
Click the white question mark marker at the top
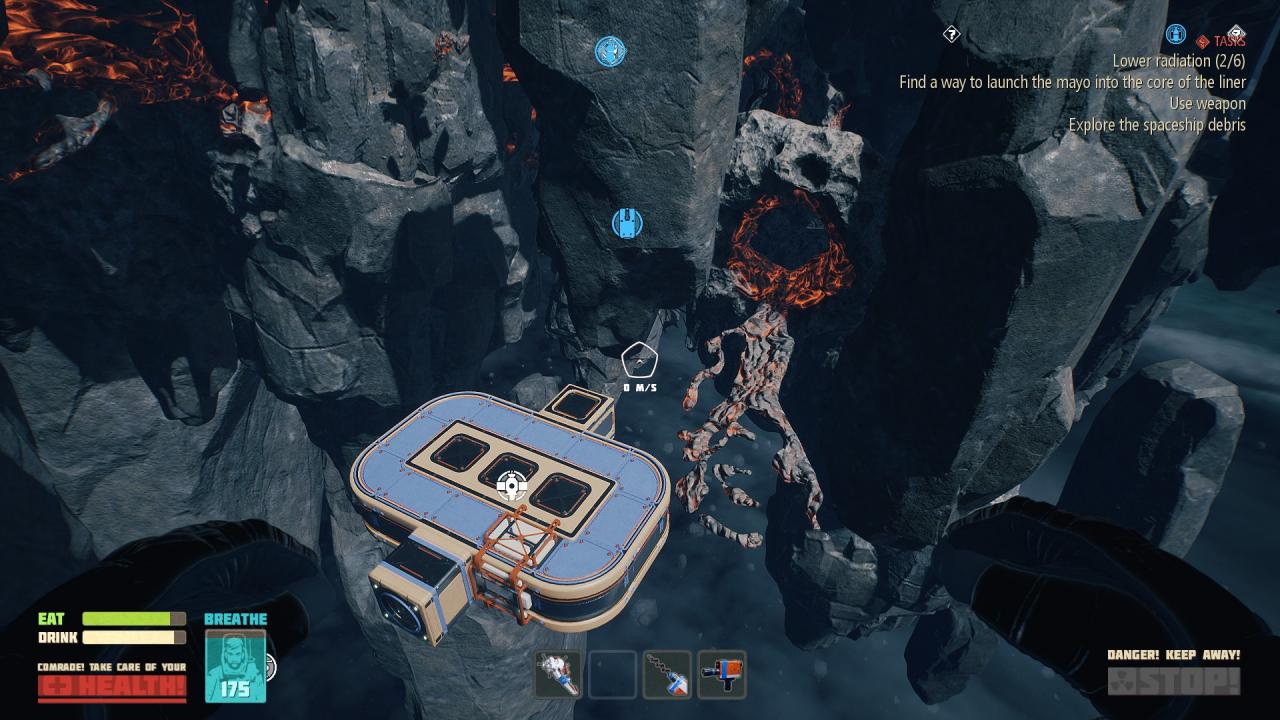pyautogui.click(x=950, y=33)
